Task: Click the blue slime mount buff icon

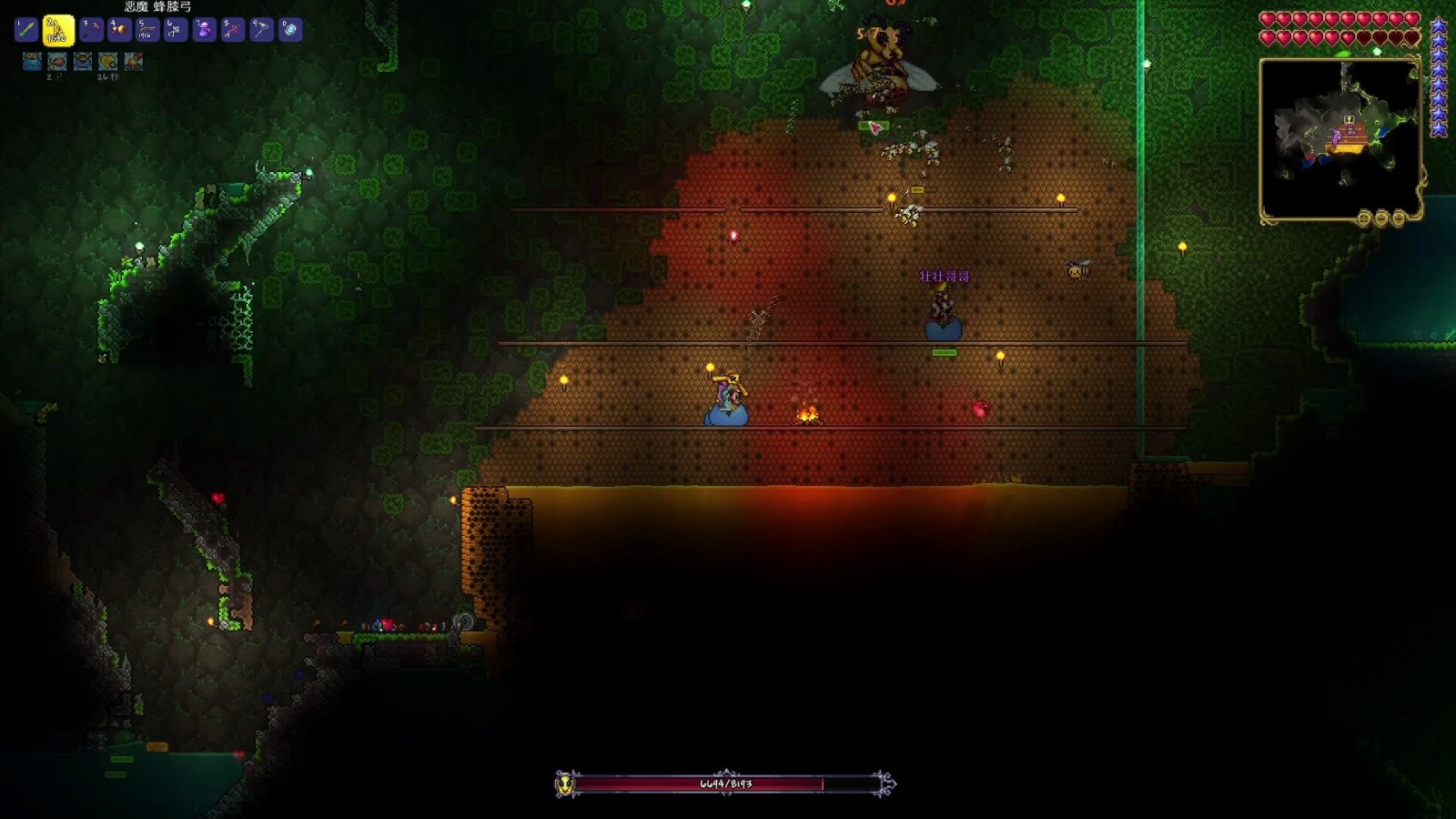Action: [x=33, y=61]
